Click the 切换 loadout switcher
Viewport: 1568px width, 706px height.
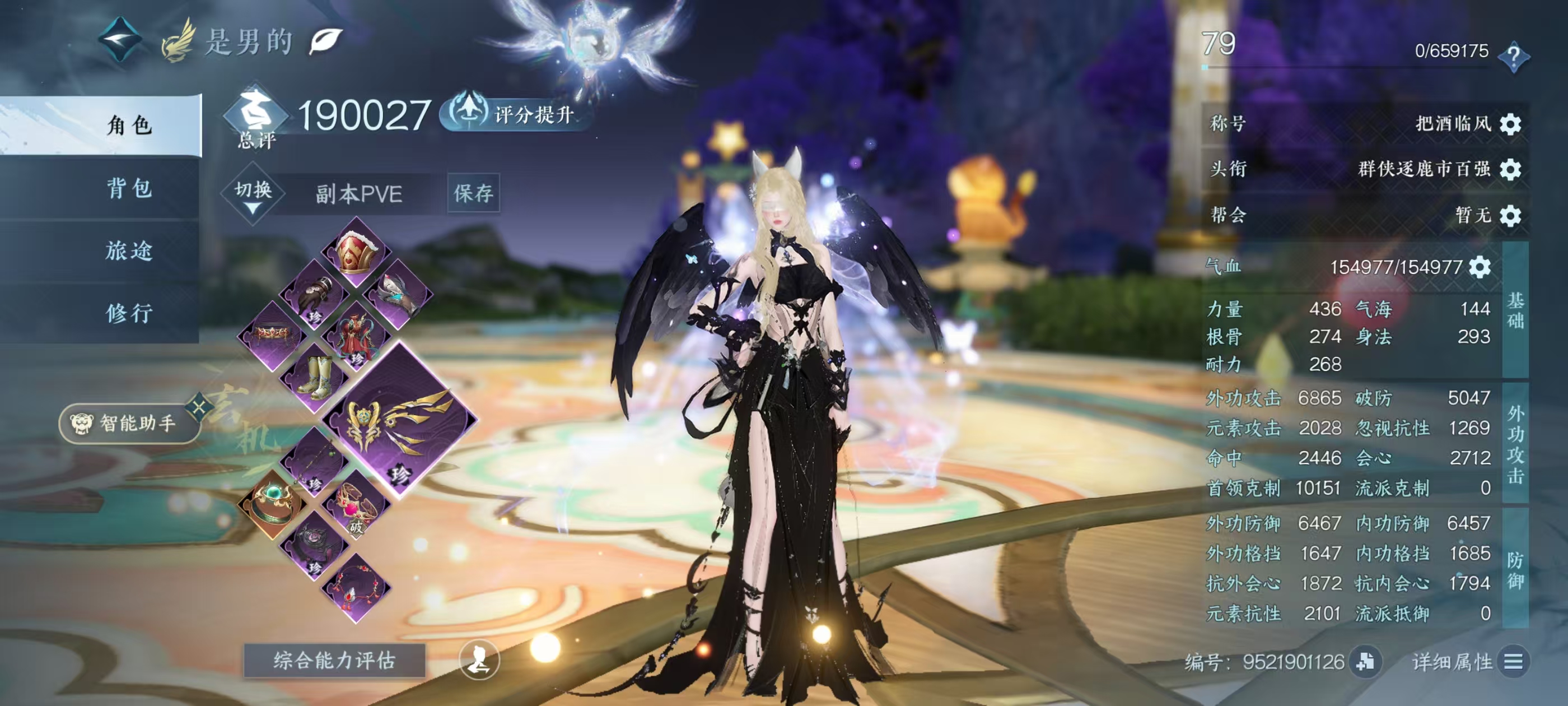[x=253, y=194]
